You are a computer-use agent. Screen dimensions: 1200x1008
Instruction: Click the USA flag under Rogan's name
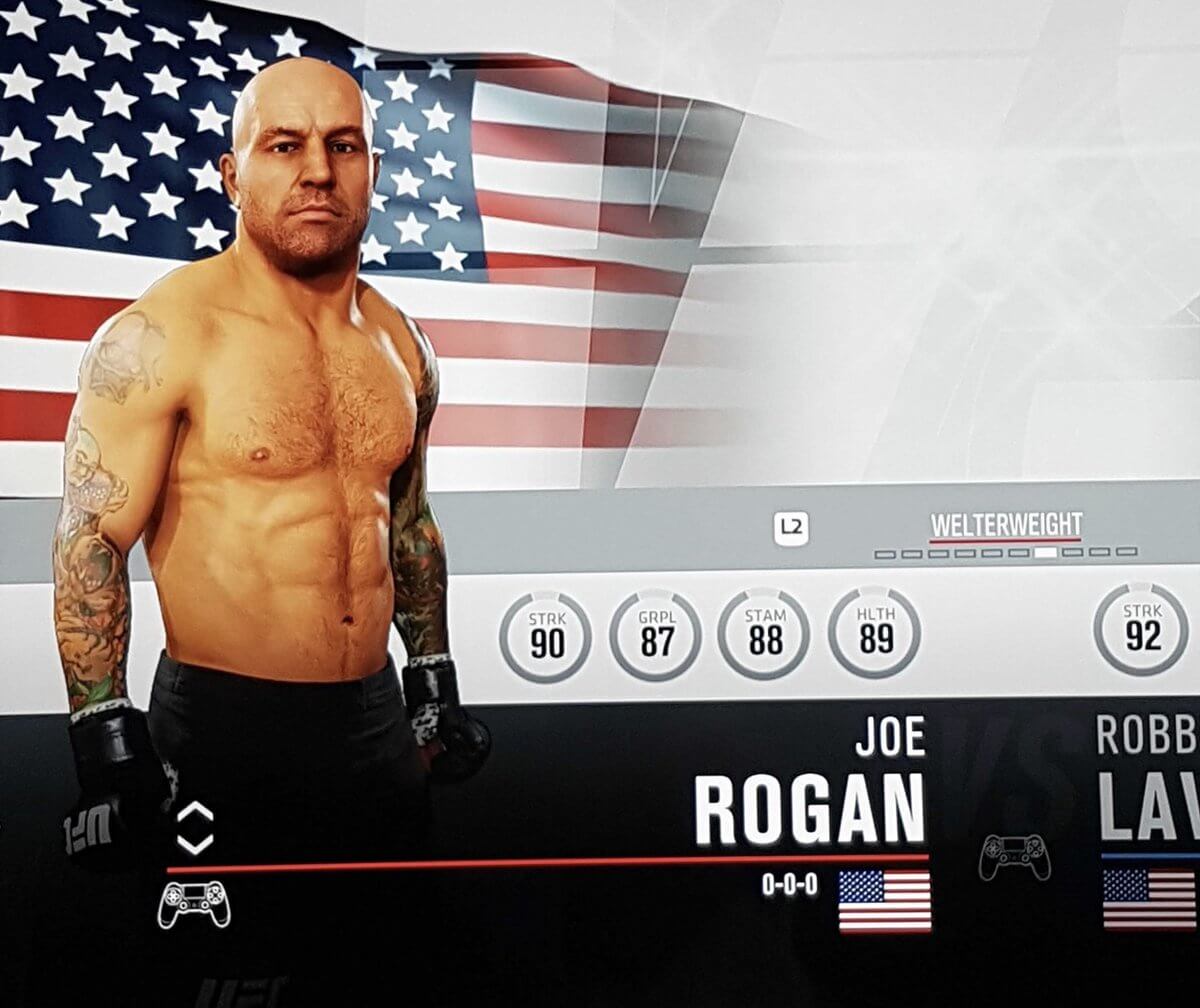coord(884,900)
